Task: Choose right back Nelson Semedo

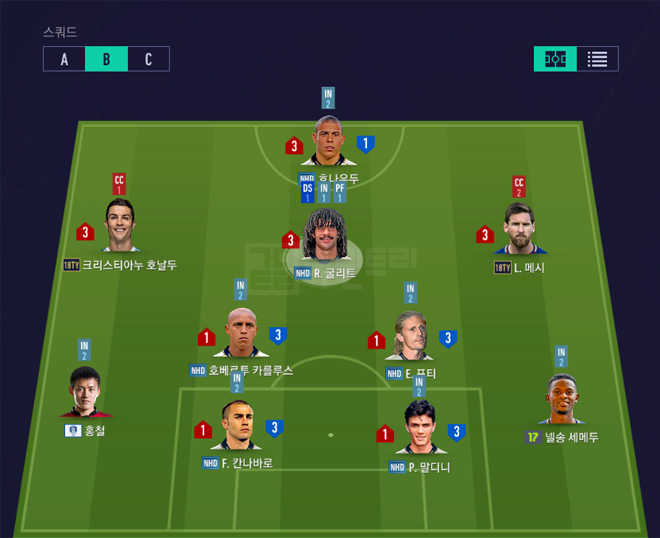Action: click(563, 400)
